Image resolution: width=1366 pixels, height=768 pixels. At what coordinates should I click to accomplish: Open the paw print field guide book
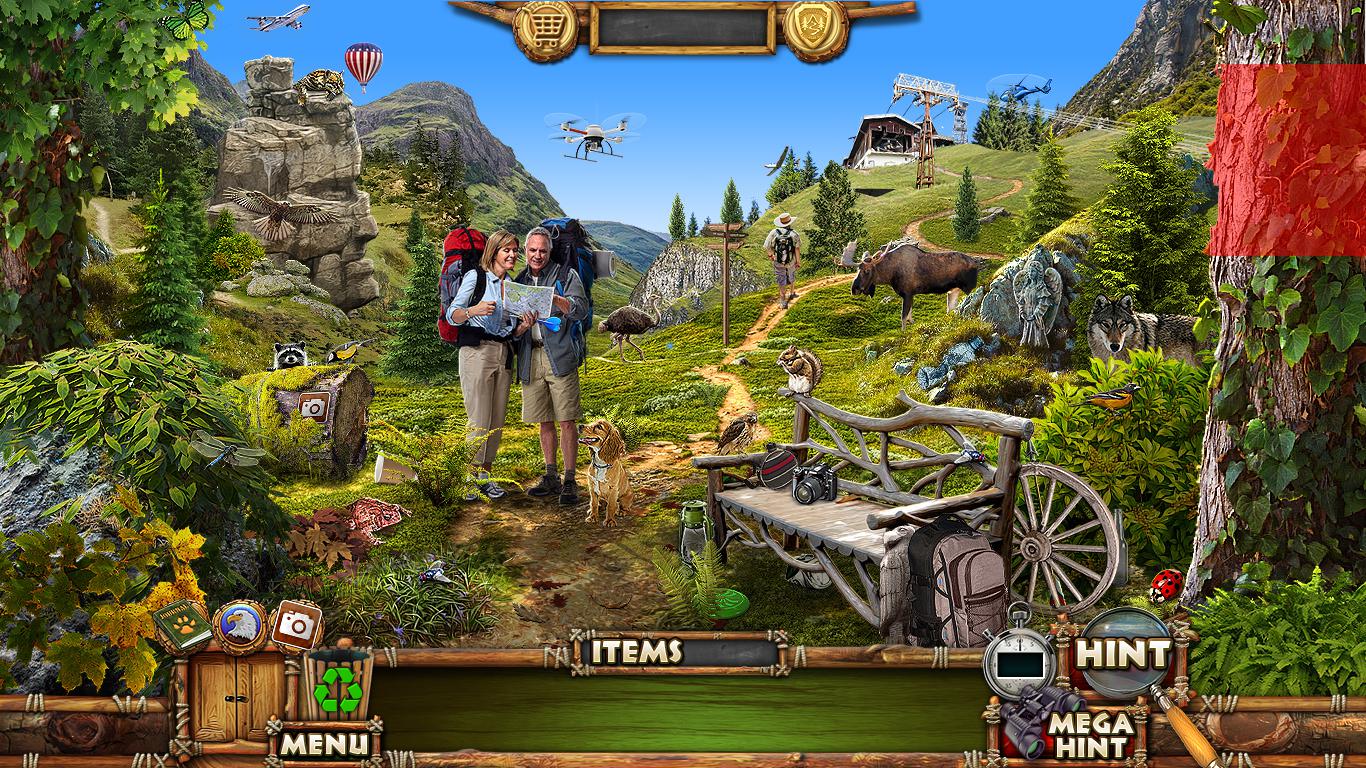[181, 627]
